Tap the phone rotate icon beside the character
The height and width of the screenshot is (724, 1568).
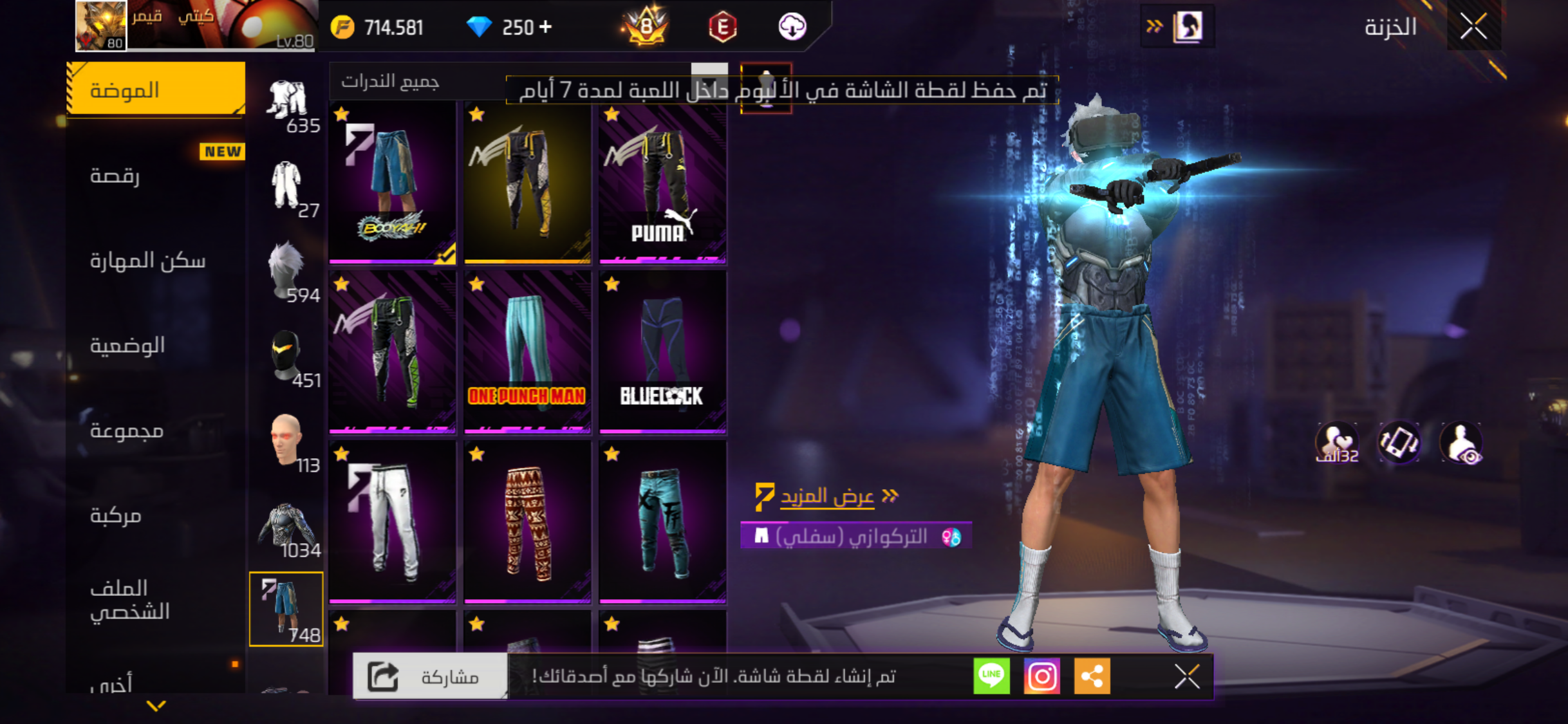(x=1400, y=441)
